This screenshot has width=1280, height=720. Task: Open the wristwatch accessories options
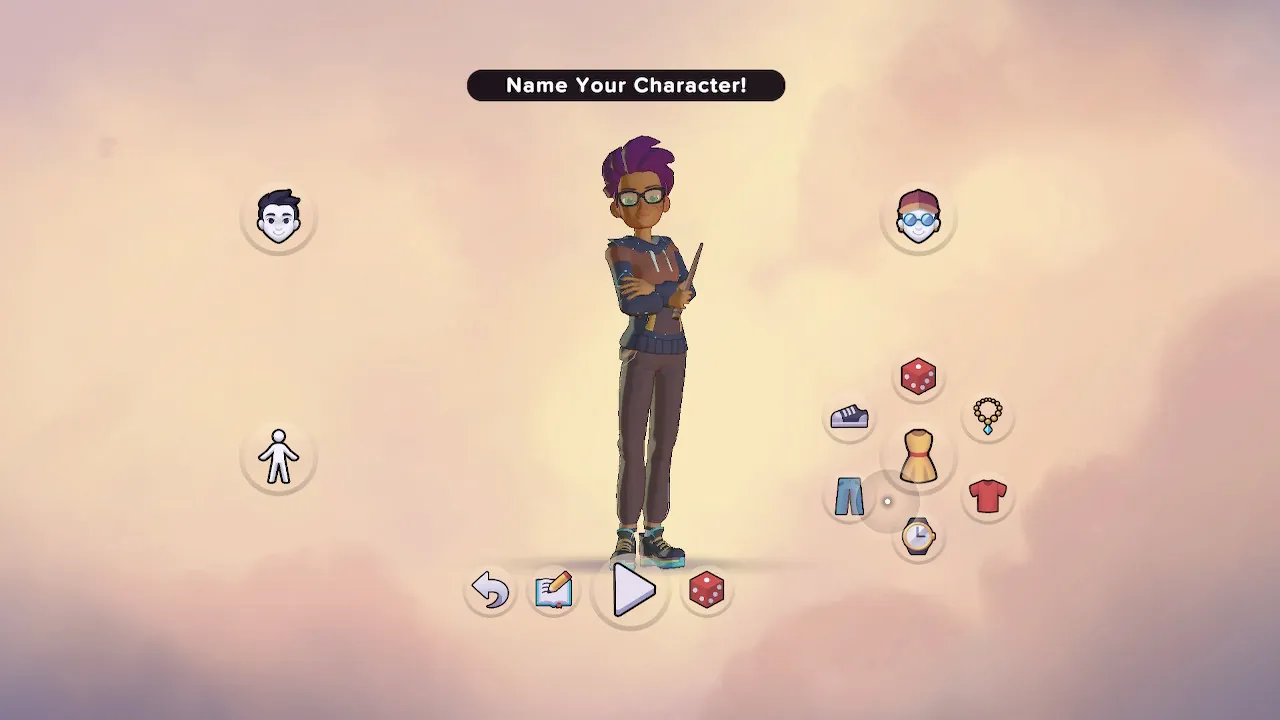point(918,538)
